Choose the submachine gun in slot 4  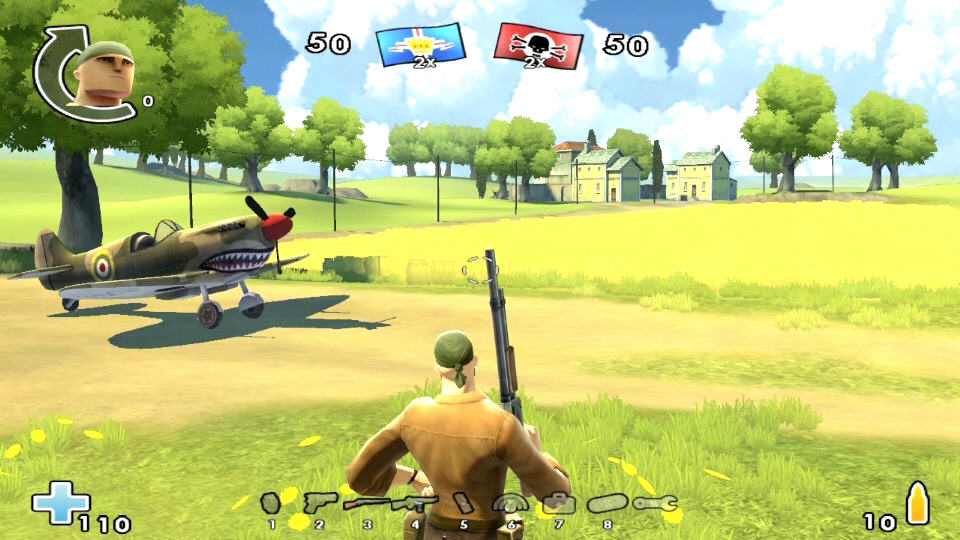415,503
